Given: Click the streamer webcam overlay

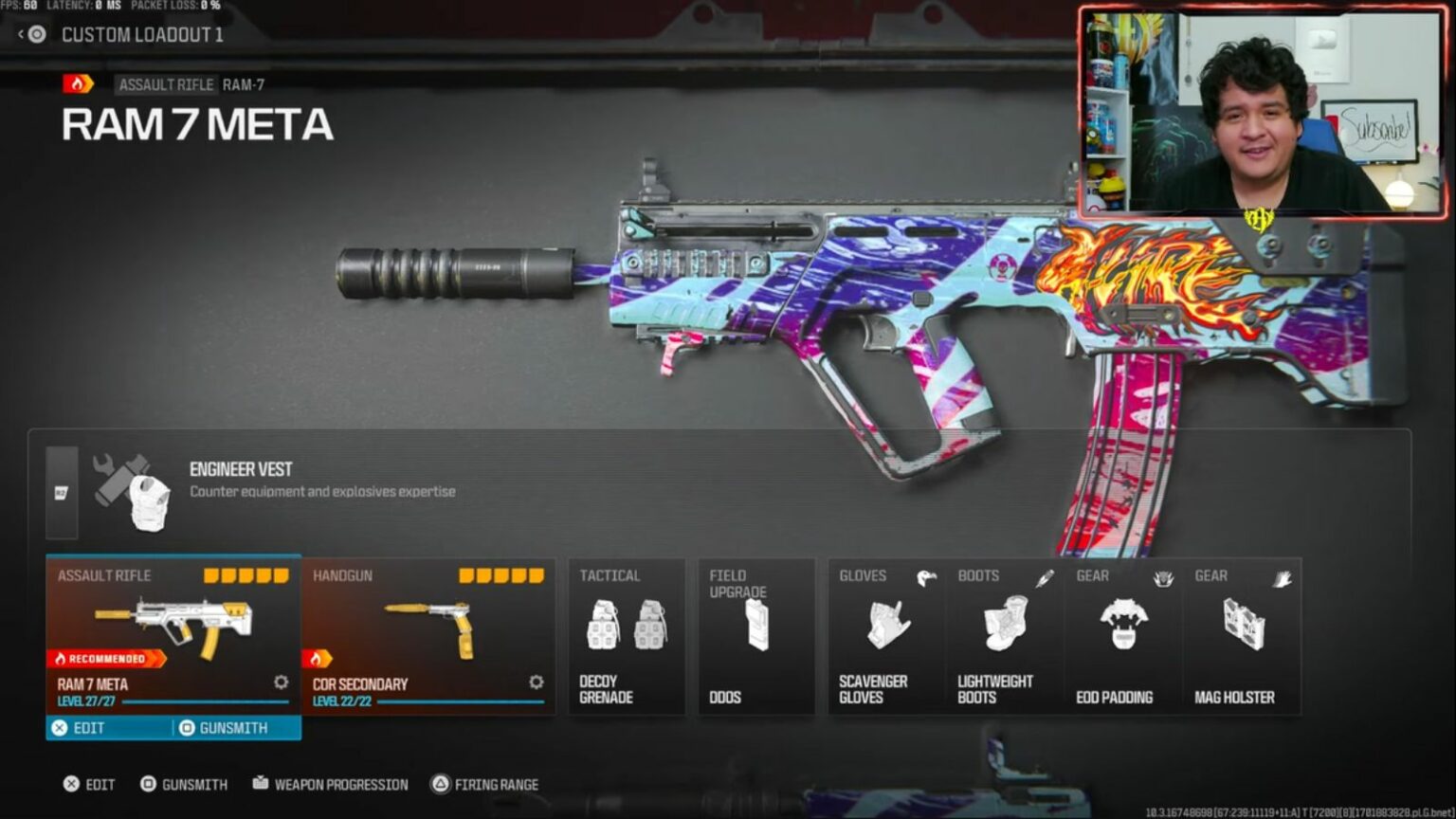Looking at the screenshot, I should tap(1263, 112).
